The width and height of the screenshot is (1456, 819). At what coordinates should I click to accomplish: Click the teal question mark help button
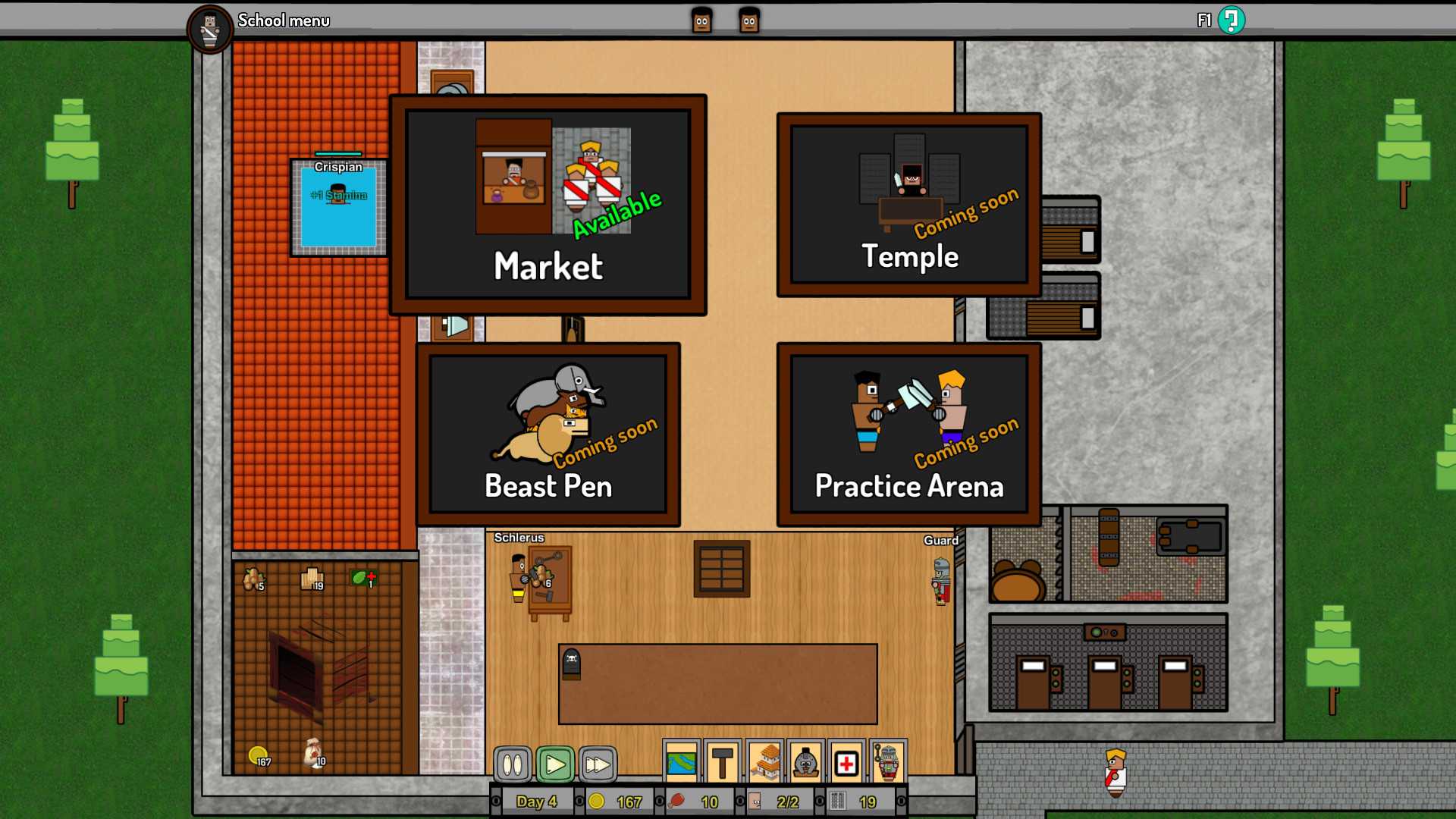[1231, 20]
